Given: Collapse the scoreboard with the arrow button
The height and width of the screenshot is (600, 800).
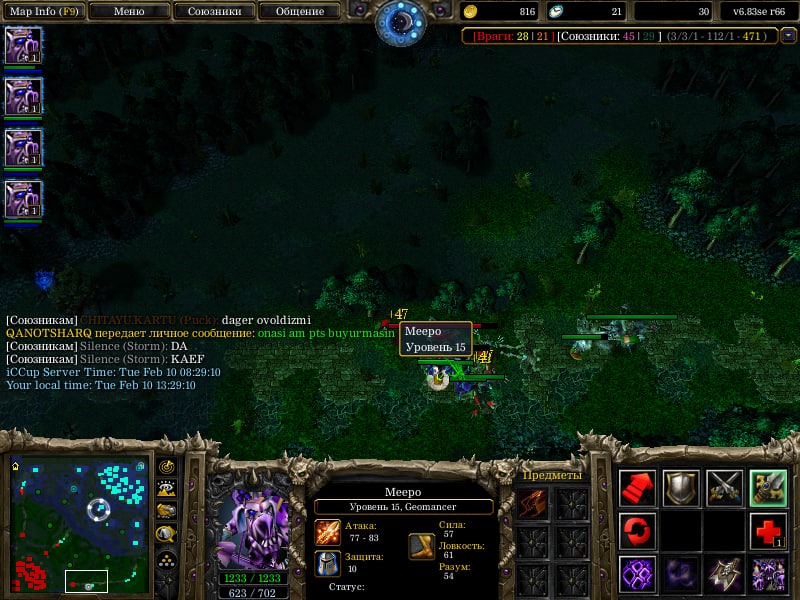Looking at the screenshot, I should (788, 35).
